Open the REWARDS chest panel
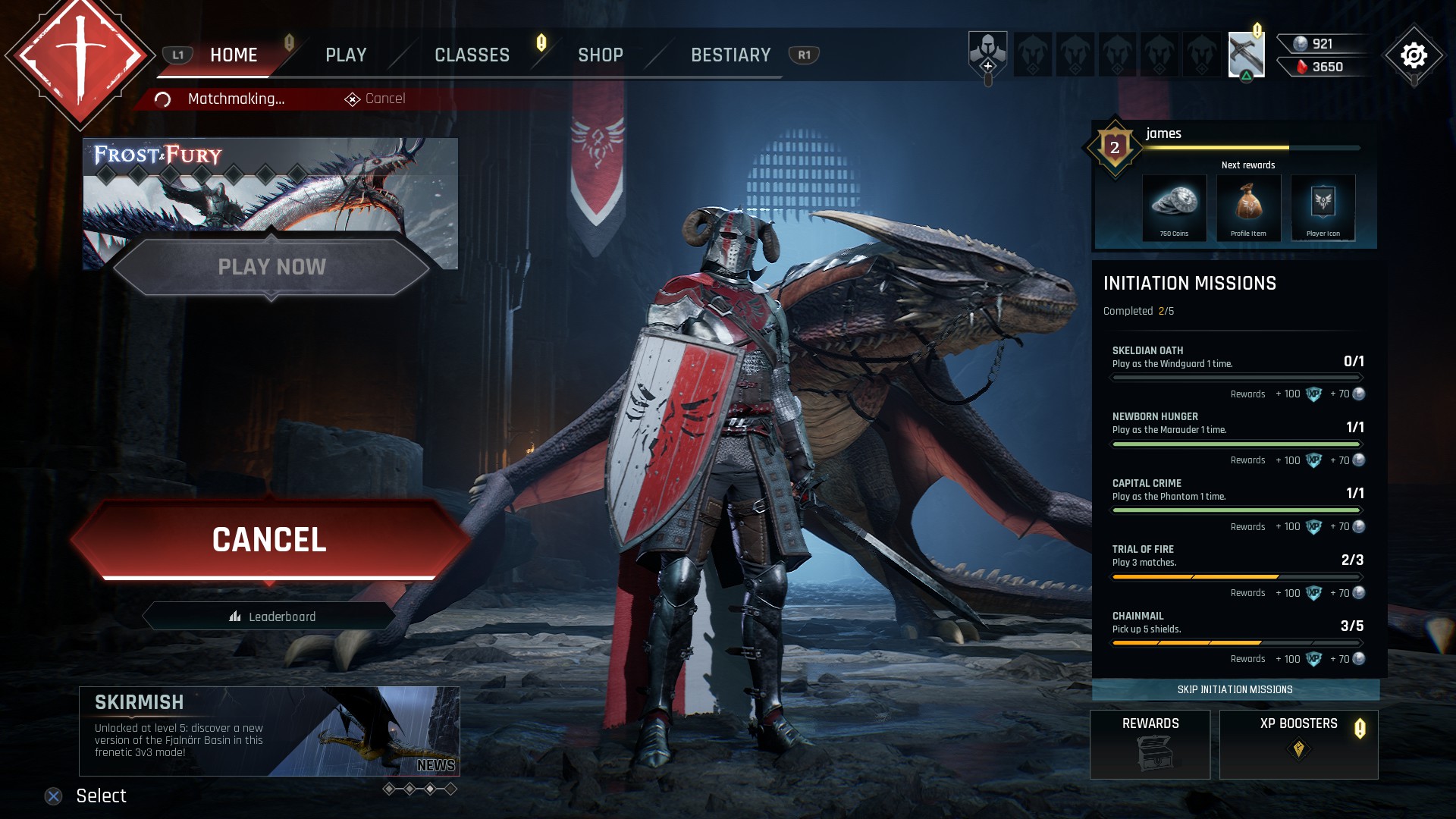Viewport: 1456px width, 819px height. [1150, 744]
